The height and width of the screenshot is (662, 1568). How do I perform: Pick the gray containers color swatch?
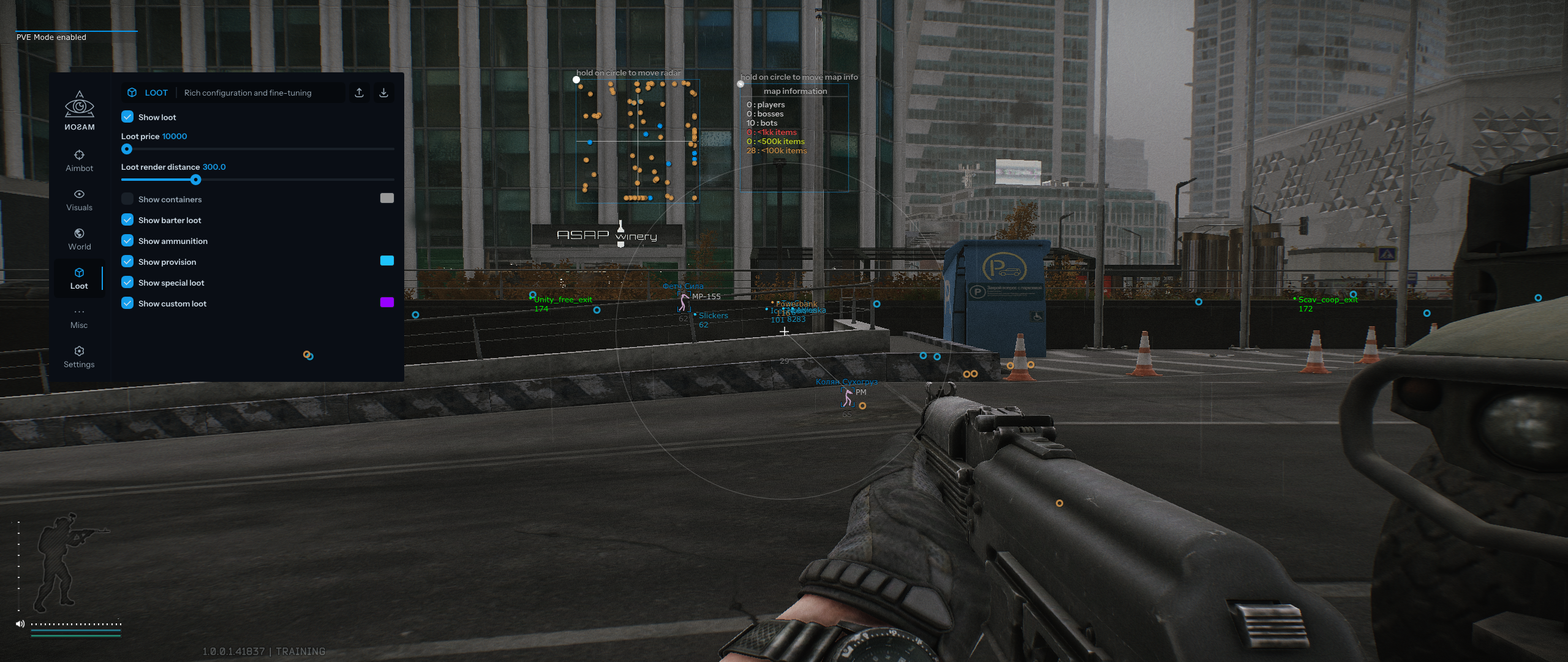click(386, 198)
